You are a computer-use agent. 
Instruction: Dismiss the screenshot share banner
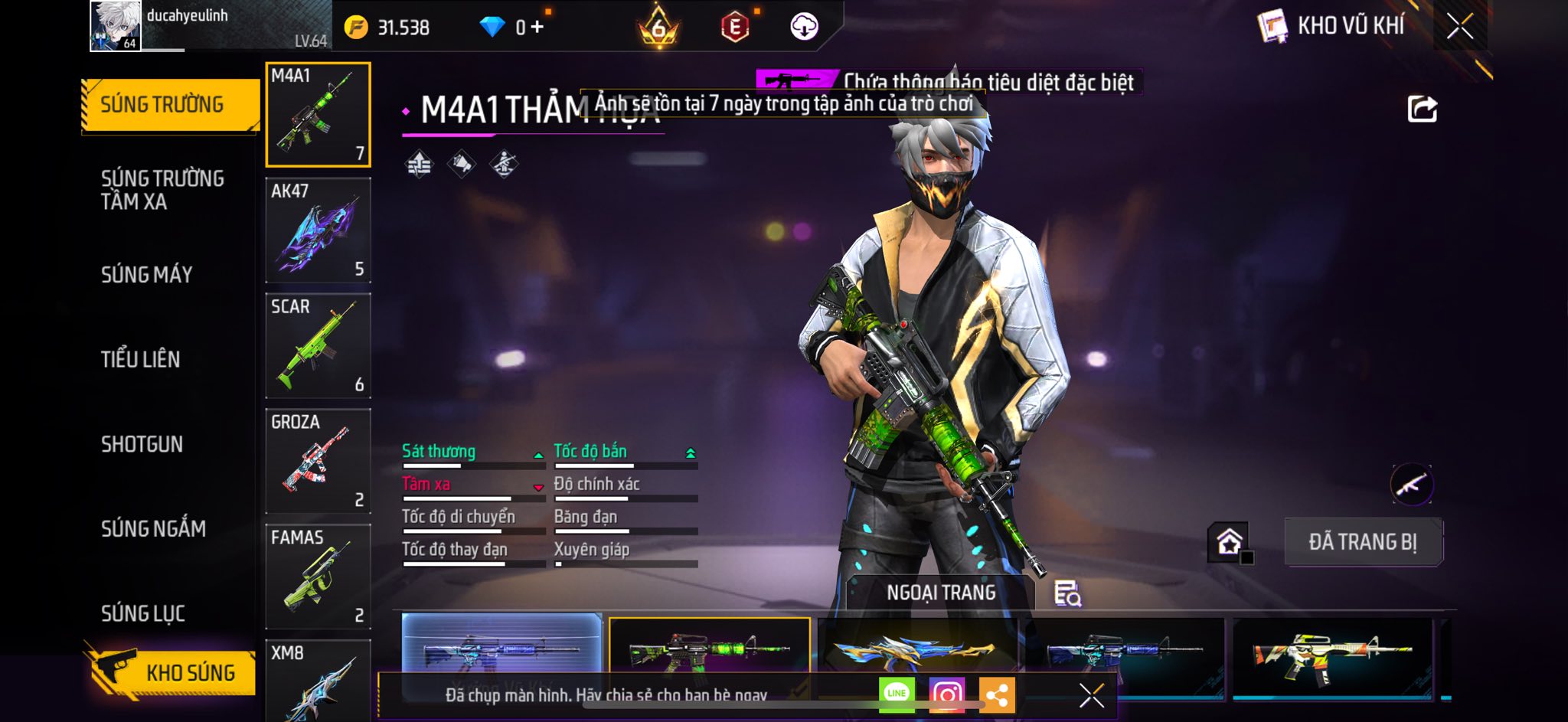[x=1091, y=695]
